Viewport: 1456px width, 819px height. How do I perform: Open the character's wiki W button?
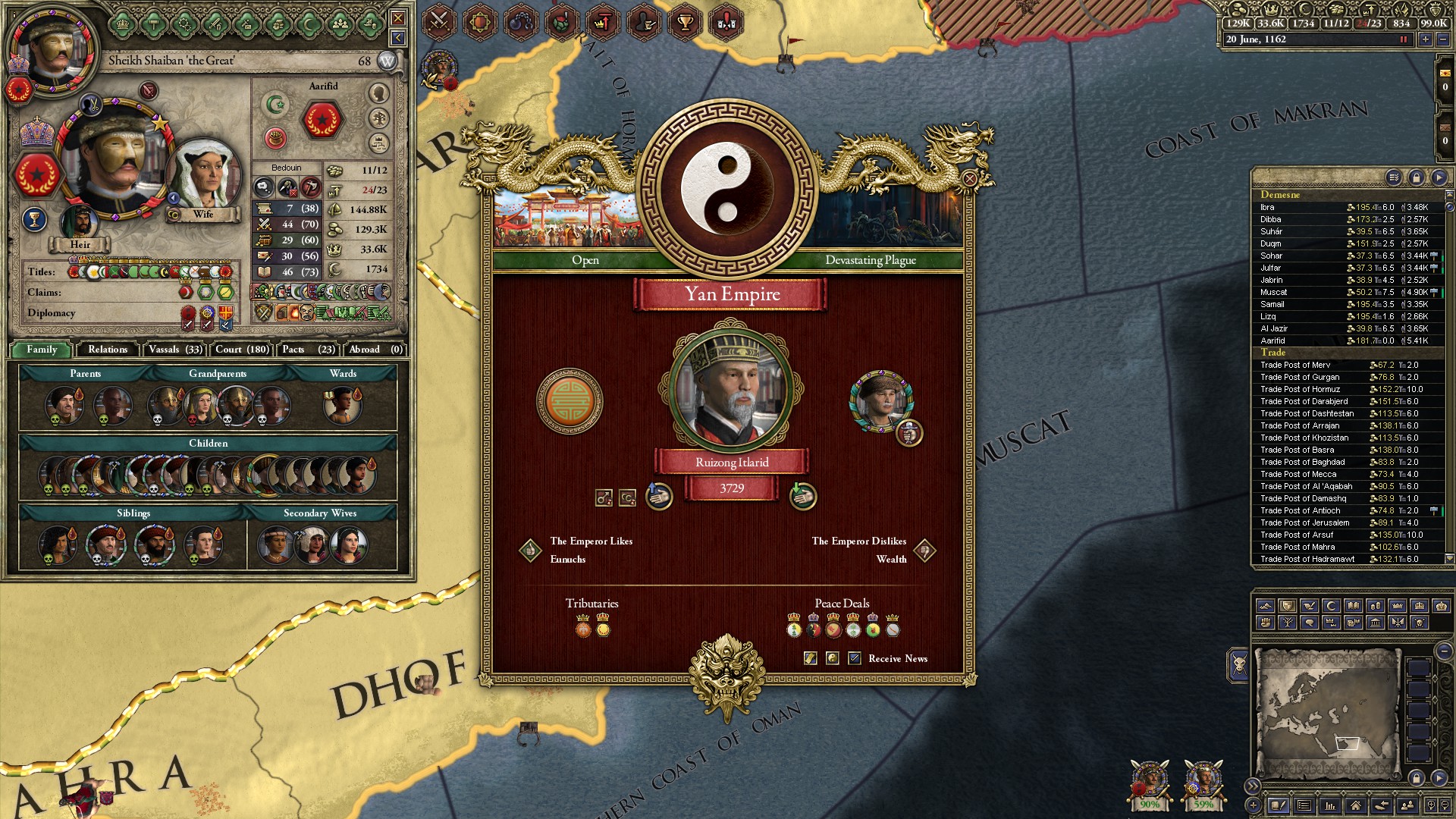pyautogui.click(x=387, y=61)
